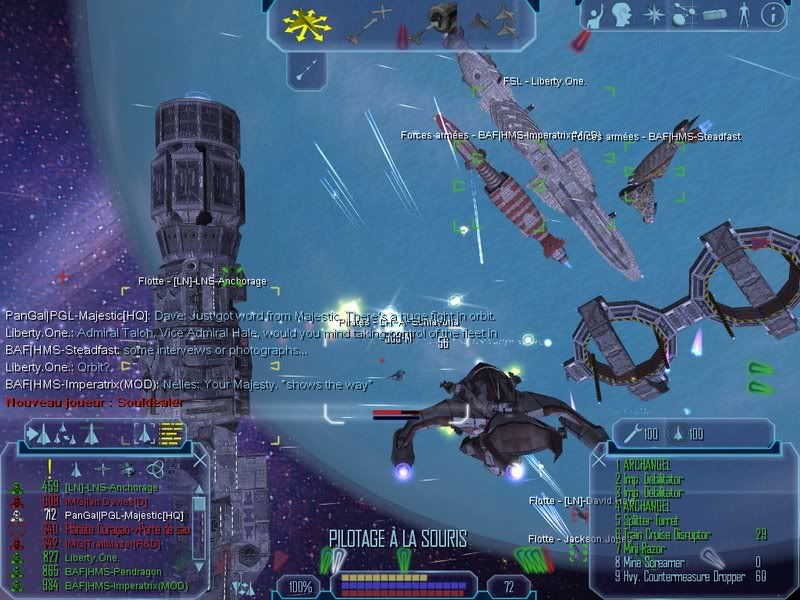This screenshot has width=800, height=600.
Task: Close the contact list panel
Action: pyautogui.click(x=199, y=460)
